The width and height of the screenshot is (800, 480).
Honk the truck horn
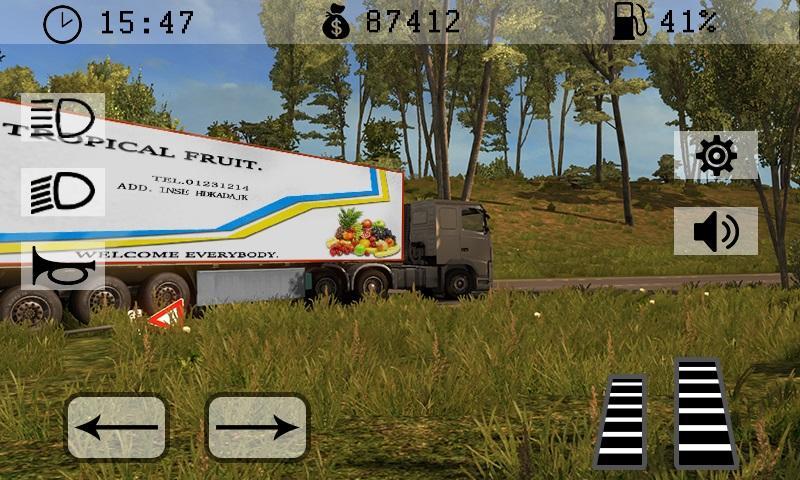(x=62, y=266)
